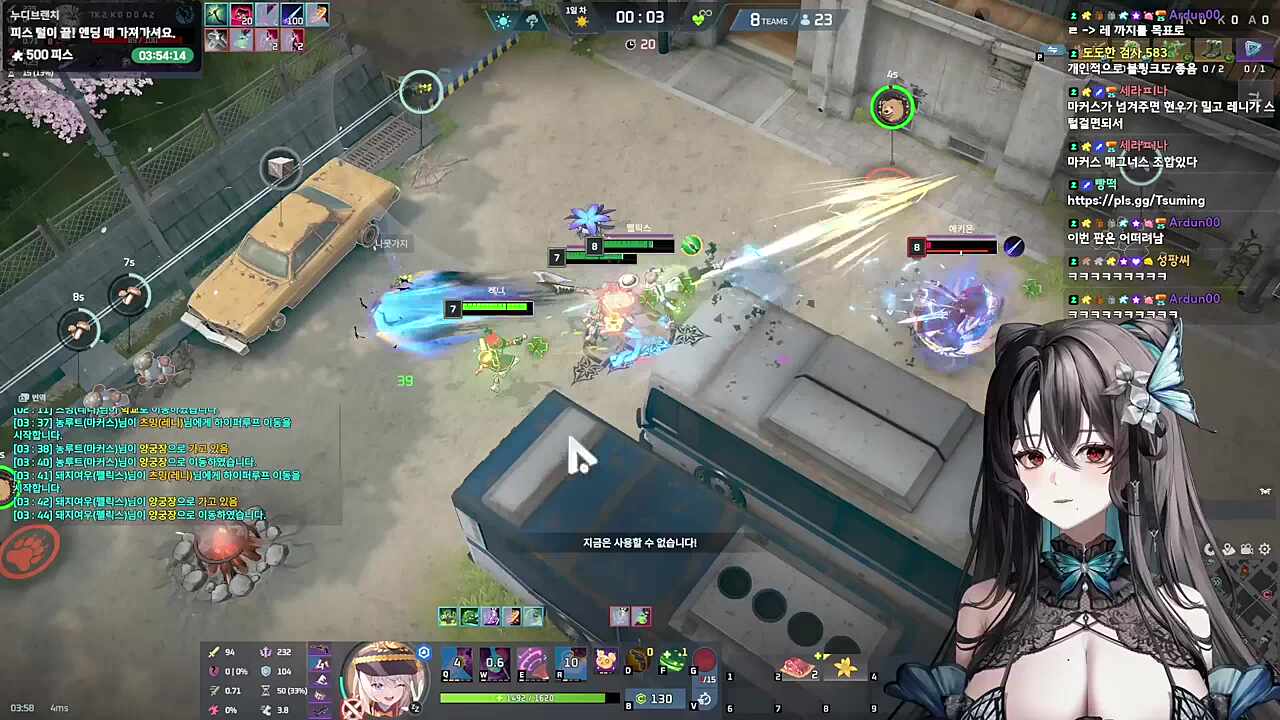Open settings via the gear icon above minimap
The image size is (1280, 720).
coord(1264,549)
